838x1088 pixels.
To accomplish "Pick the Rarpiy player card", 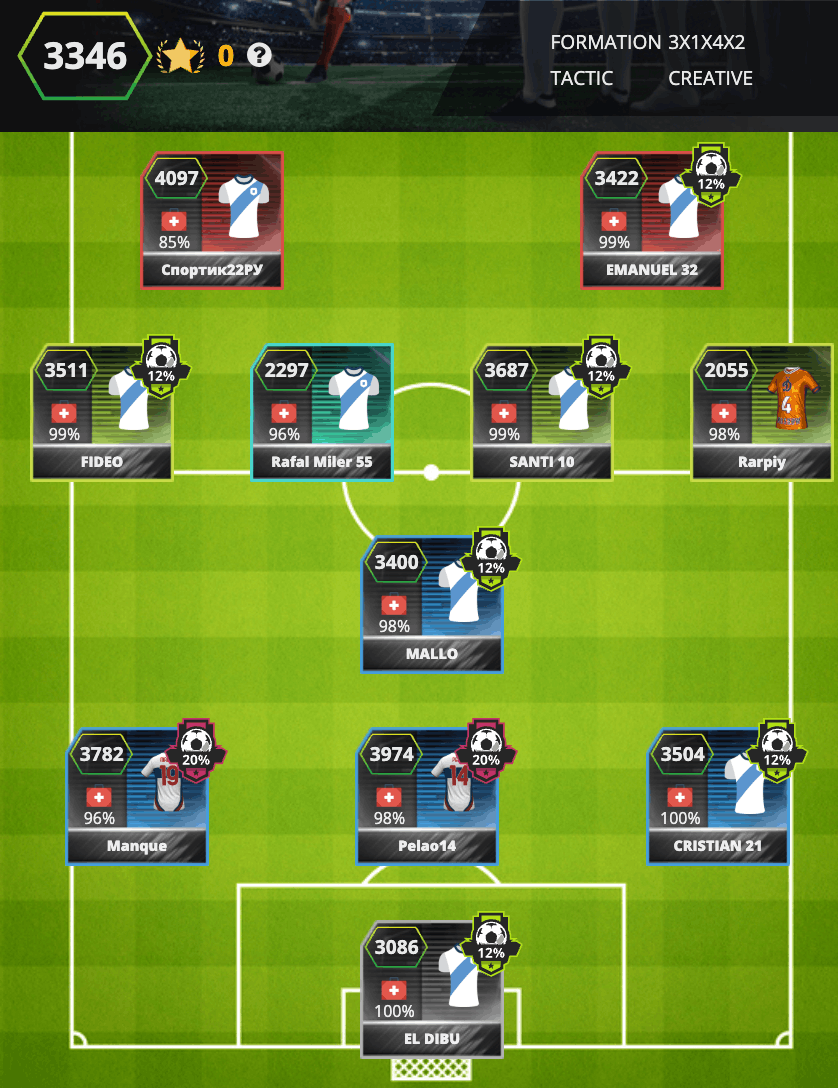I will [x=762, y=412].
